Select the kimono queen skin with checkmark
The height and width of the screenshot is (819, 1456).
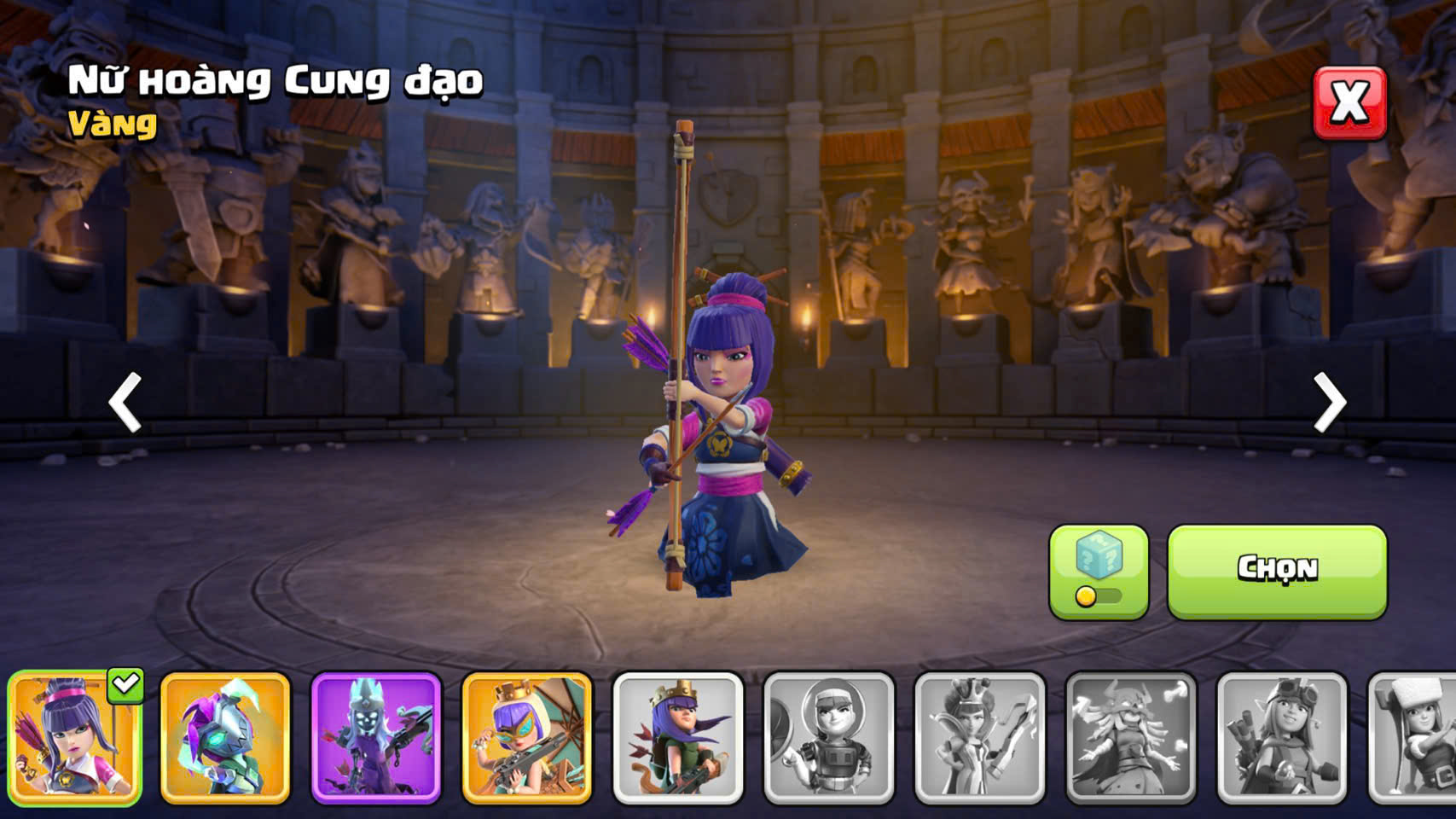(75, 738)
